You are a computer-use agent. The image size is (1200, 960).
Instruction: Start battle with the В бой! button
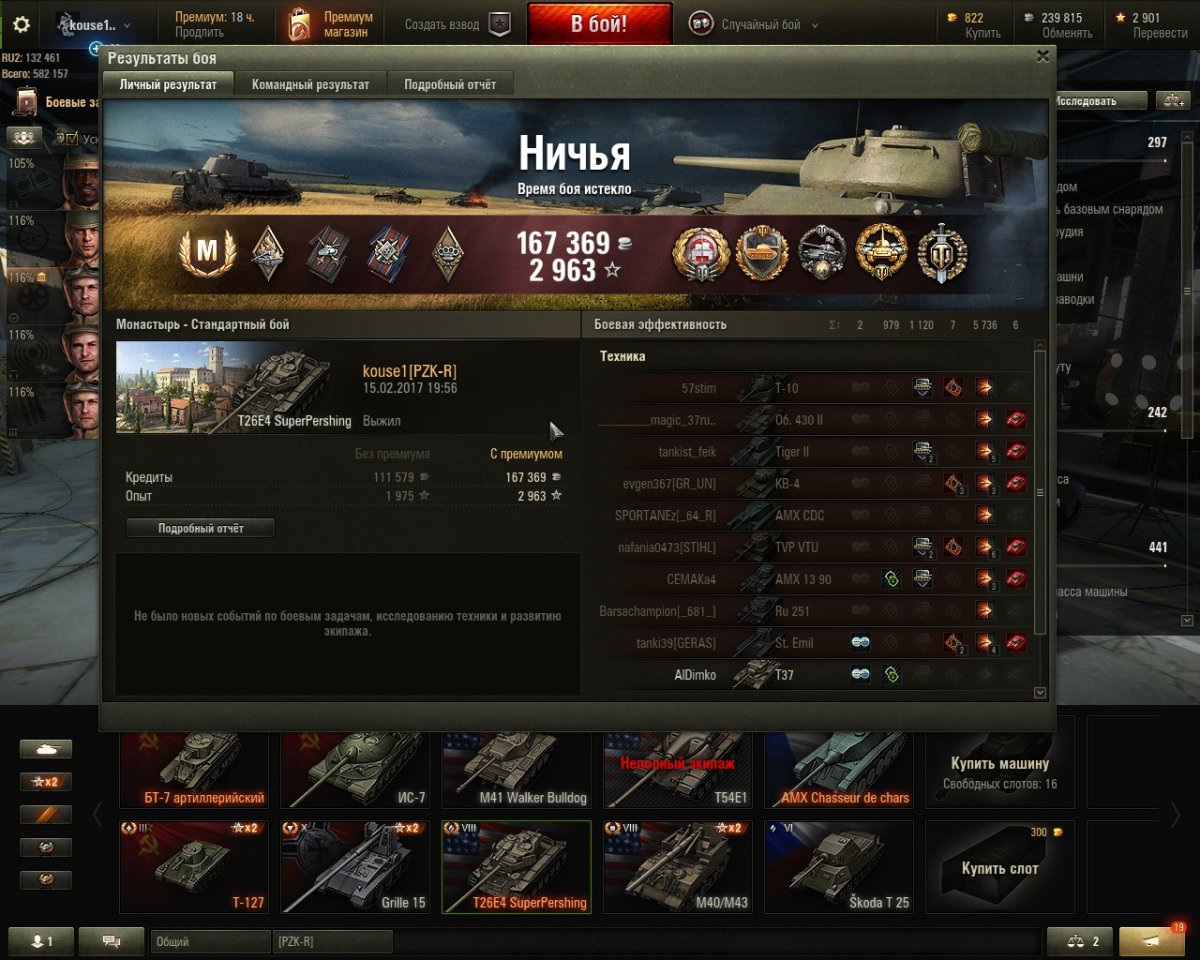599,24
